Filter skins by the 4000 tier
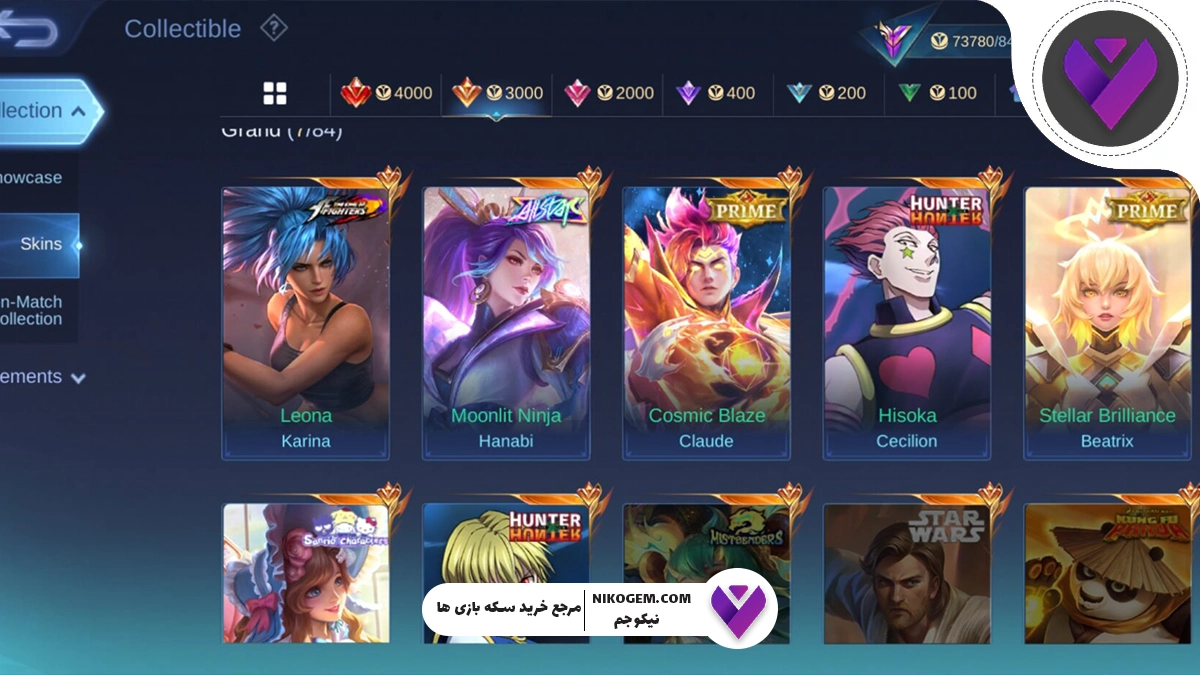This screenshot has height=675, width=1200. [387, 93]
